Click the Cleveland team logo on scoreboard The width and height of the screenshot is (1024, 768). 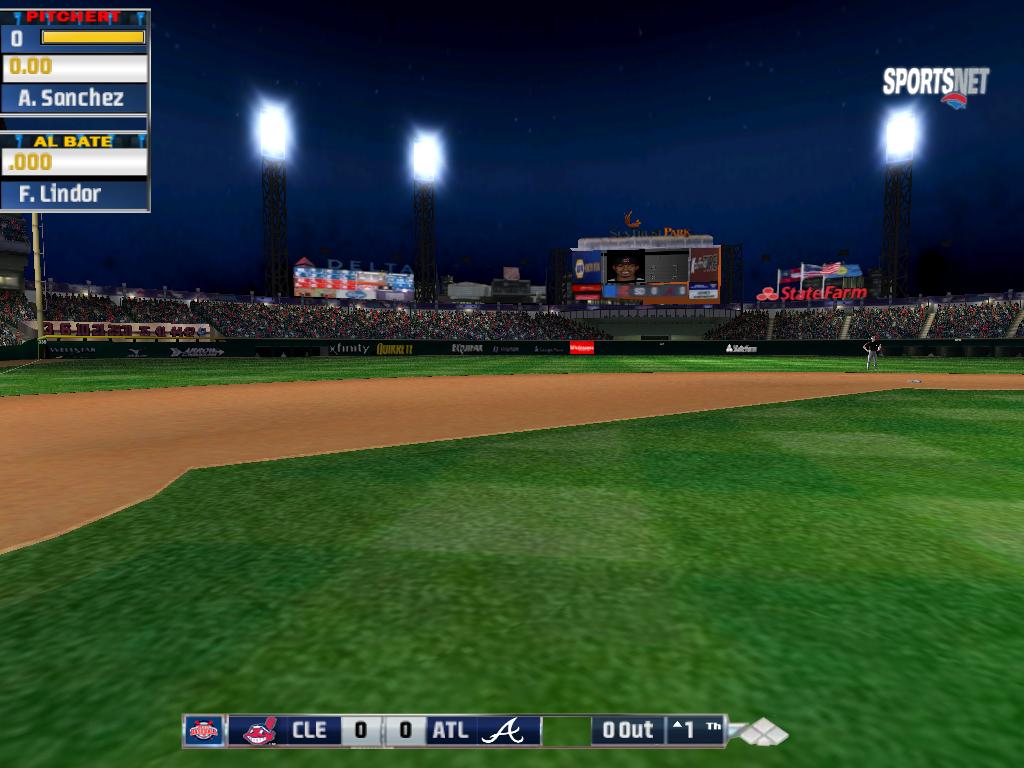pyautogui.click(x=260, y=731)
